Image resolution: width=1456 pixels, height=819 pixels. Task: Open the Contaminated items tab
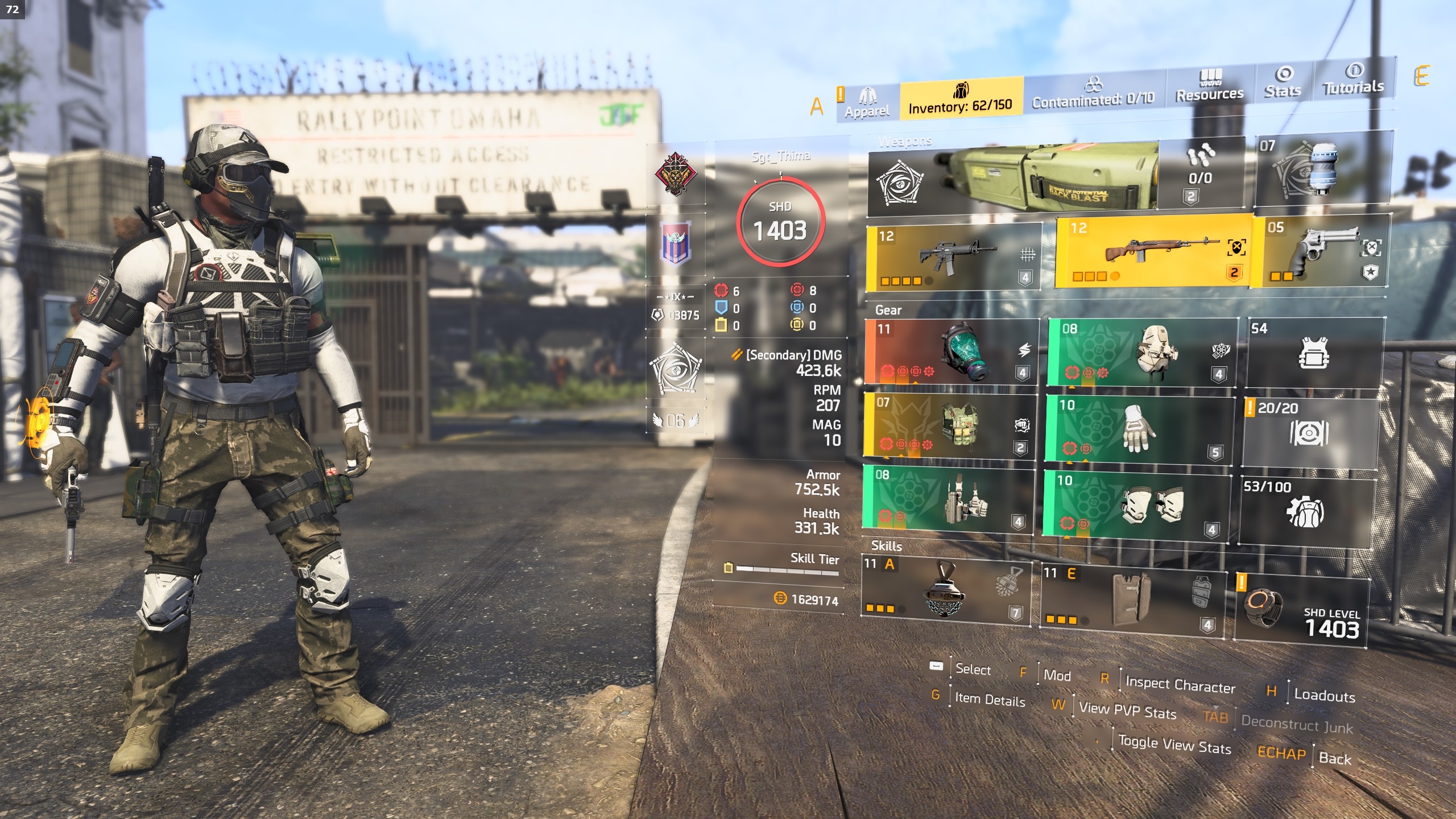(x=1093, y=94)
